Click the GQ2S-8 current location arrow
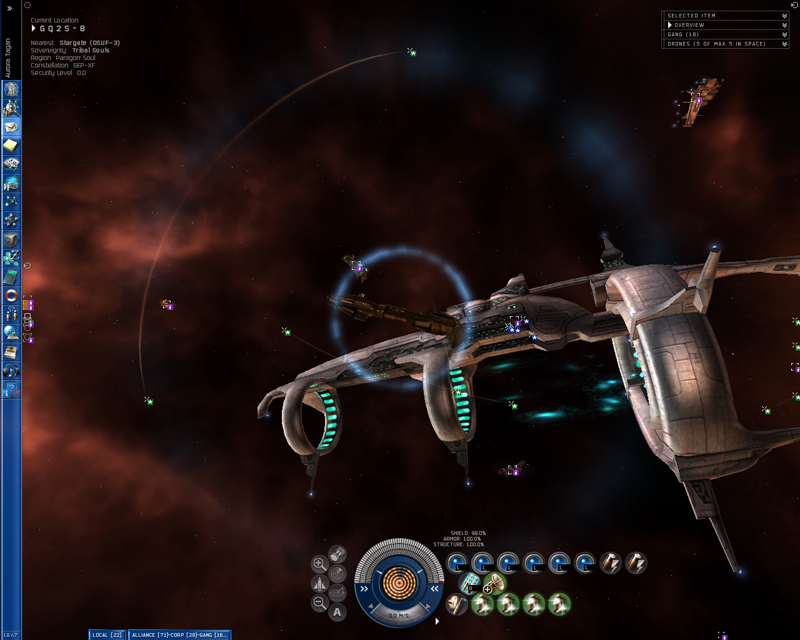The image size is (800, 640). (x=34, y=28)
